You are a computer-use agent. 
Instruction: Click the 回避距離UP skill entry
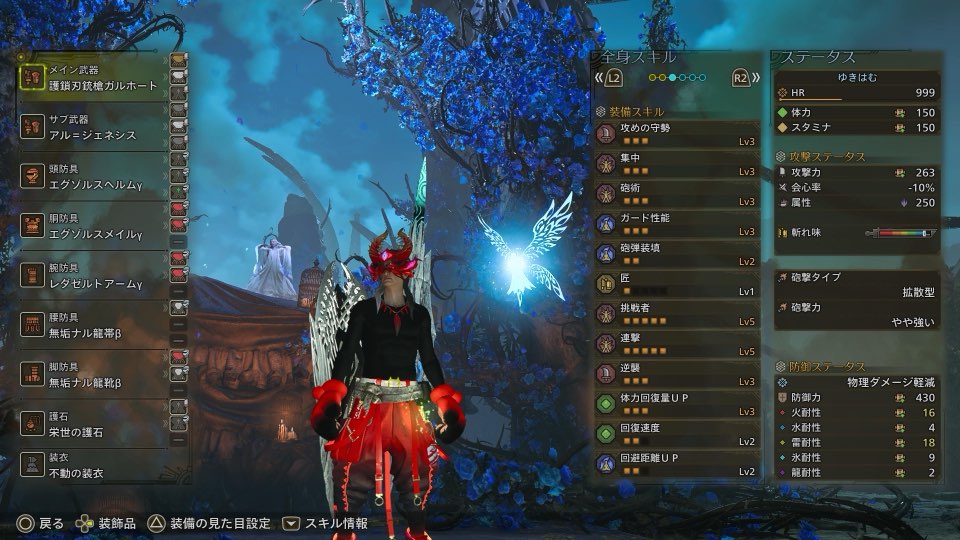[x=676, y=464]
